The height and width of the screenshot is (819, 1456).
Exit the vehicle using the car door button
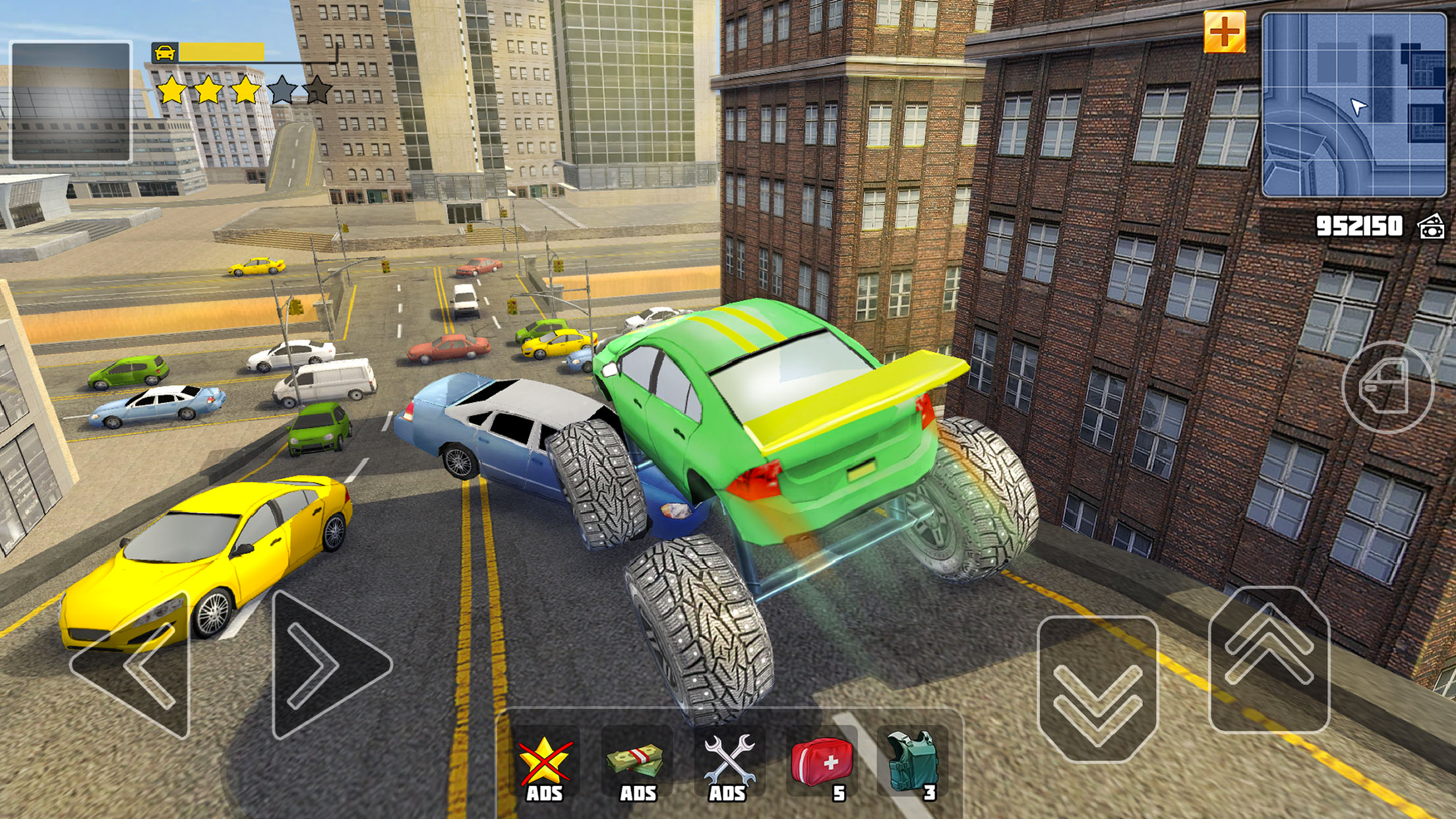pyautogui.click(x=1387, y=388)
